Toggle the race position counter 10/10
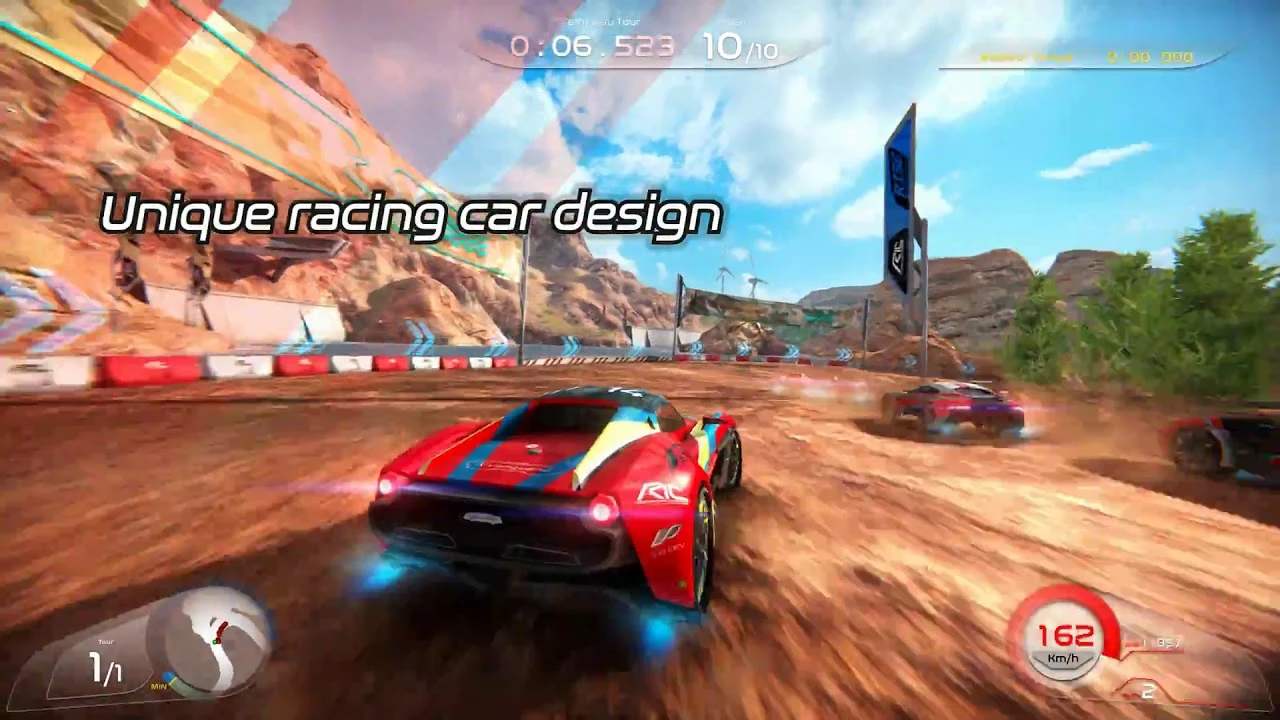 742,45
